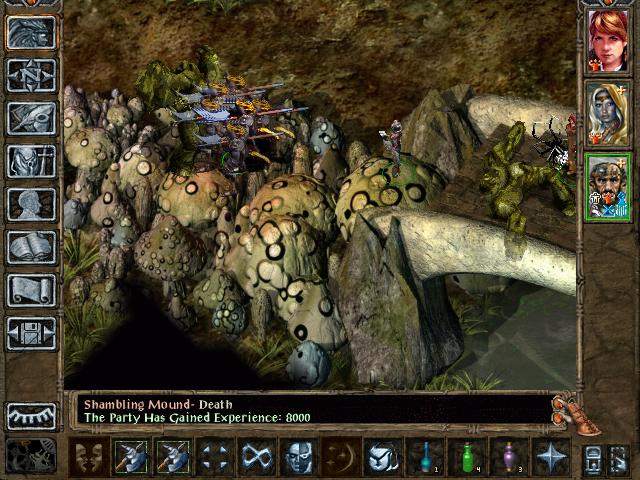Open the journal
The height and width of the screenshot is (480, 640).
[x=32, y=119]
